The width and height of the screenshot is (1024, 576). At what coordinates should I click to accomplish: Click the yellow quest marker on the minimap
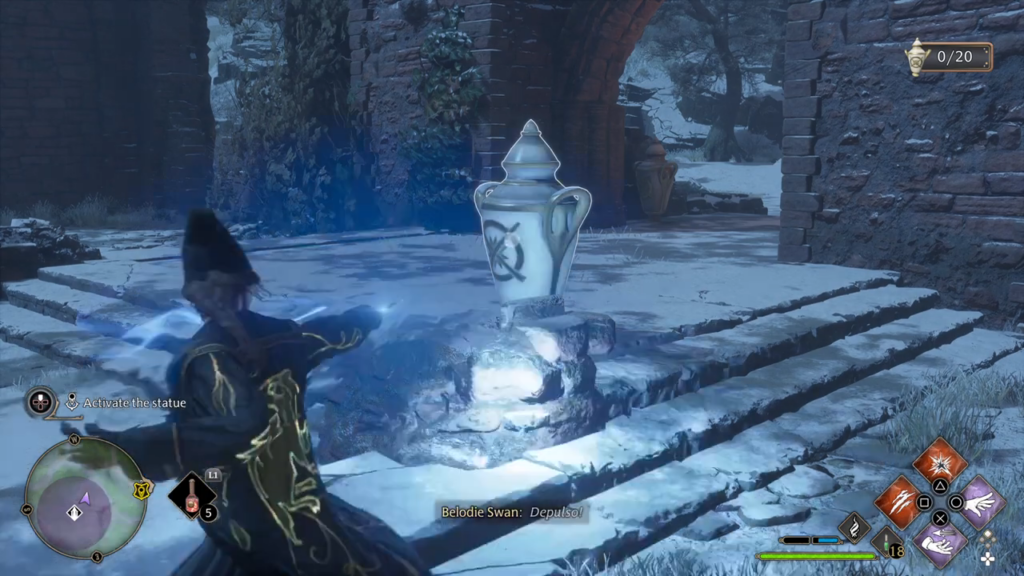pyautogui.click(x=141, y=489)
